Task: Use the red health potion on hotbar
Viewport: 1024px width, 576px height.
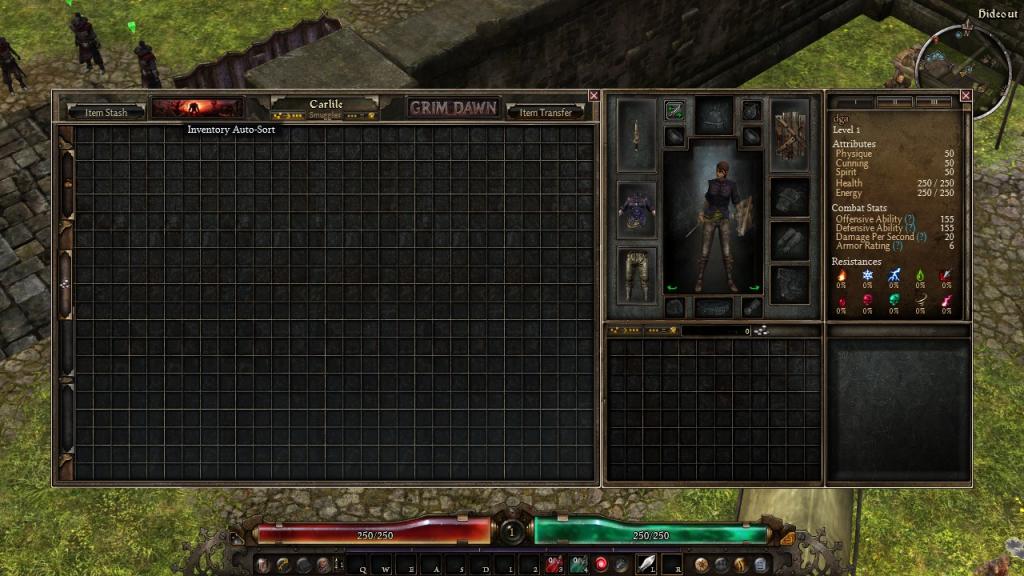Action: [x=553, y=564]
